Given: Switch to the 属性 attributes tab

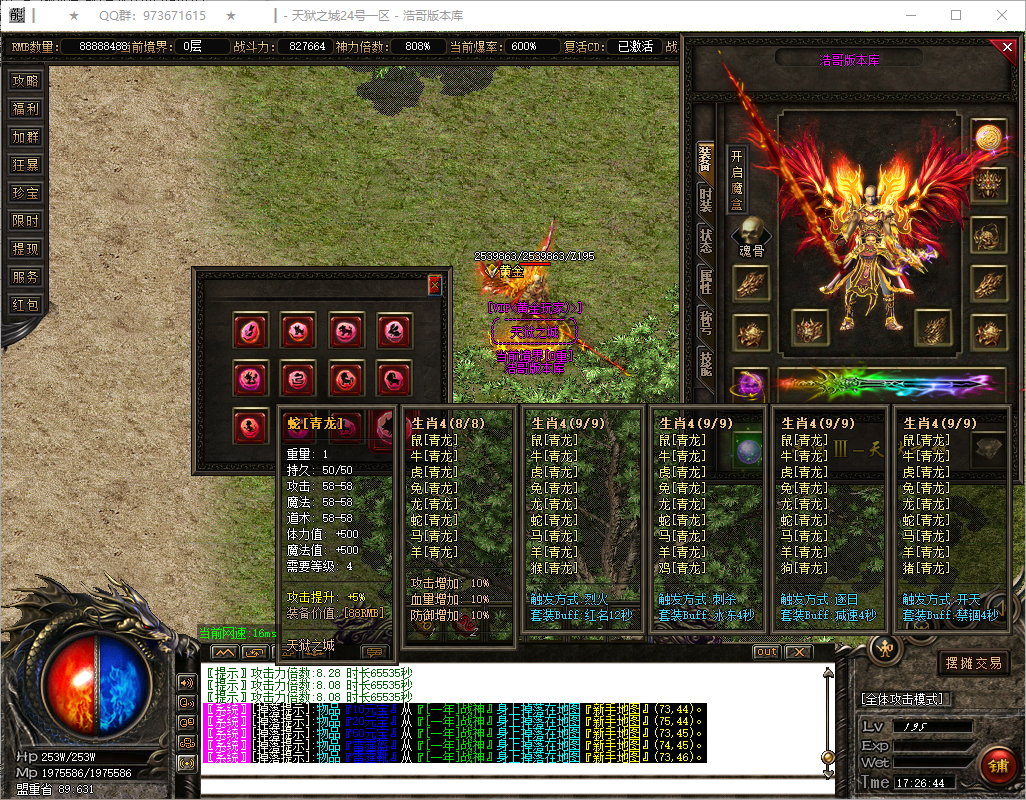Looking at the screenshot, I should click(x=705, y=282).
